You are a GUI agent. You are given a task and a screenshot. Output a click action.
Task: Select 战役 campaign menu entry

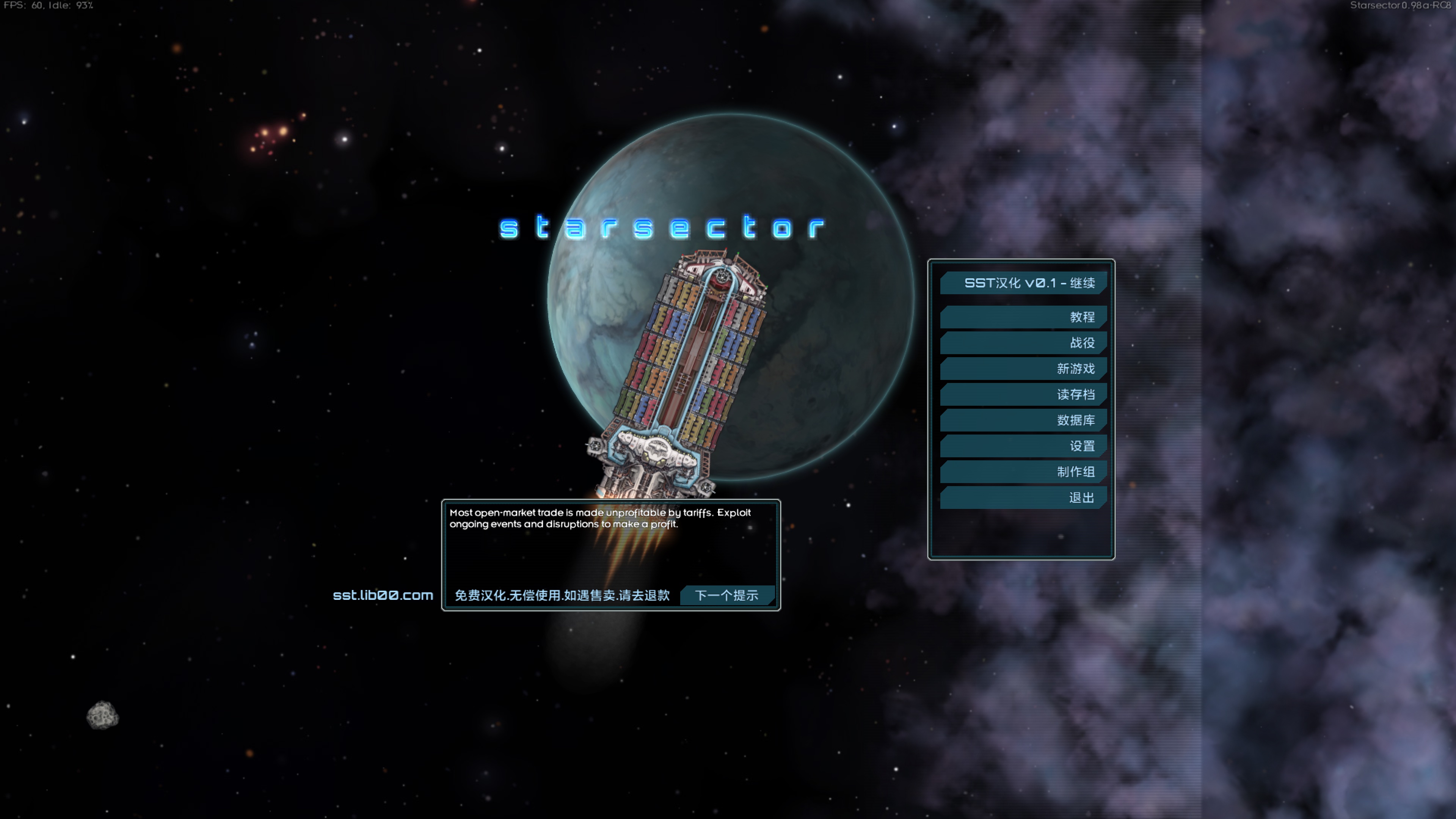click(1023, 343)
